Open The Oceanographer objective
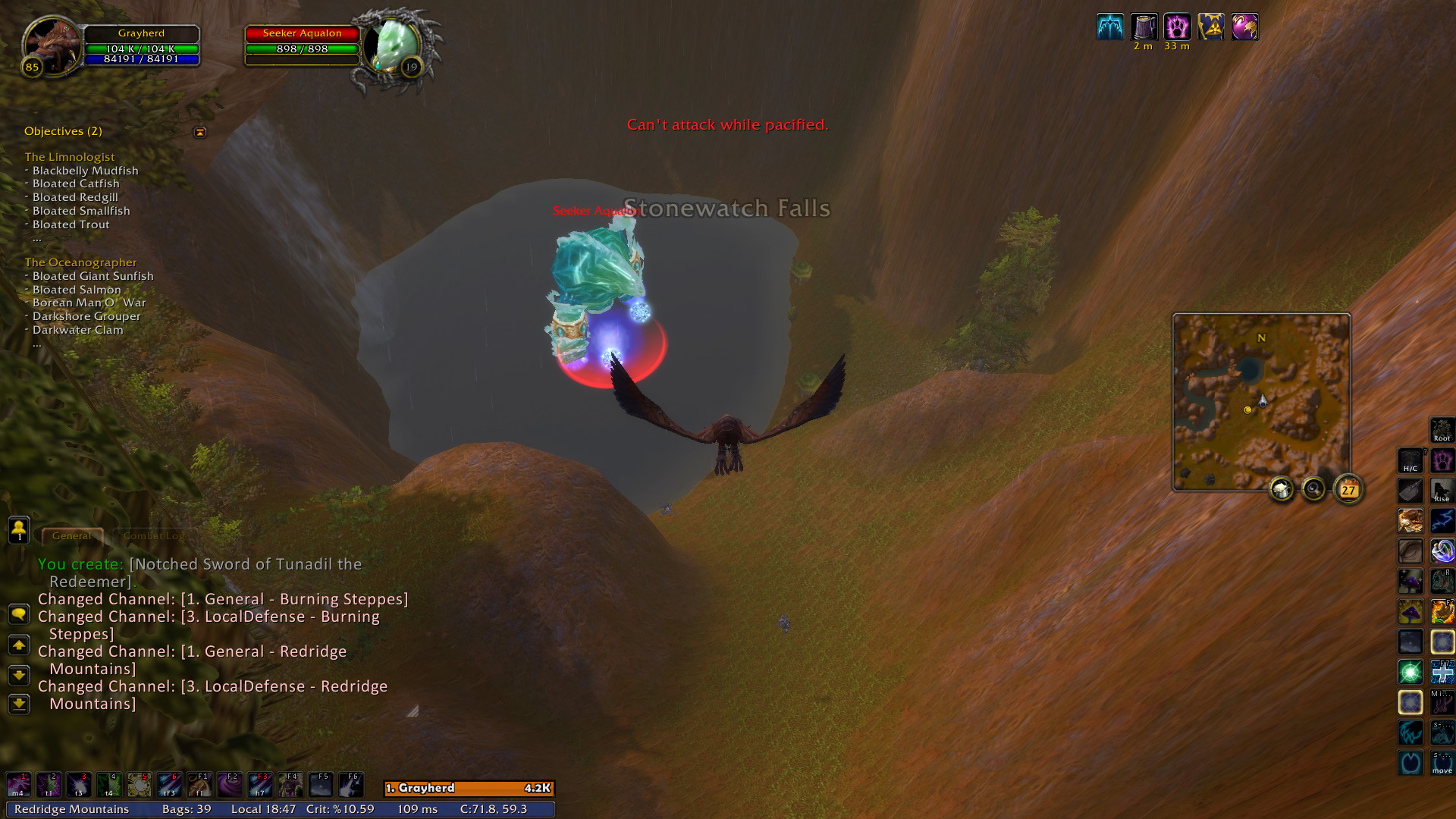Viewport: 1456px width, 819px height. [x=80, y=262]
